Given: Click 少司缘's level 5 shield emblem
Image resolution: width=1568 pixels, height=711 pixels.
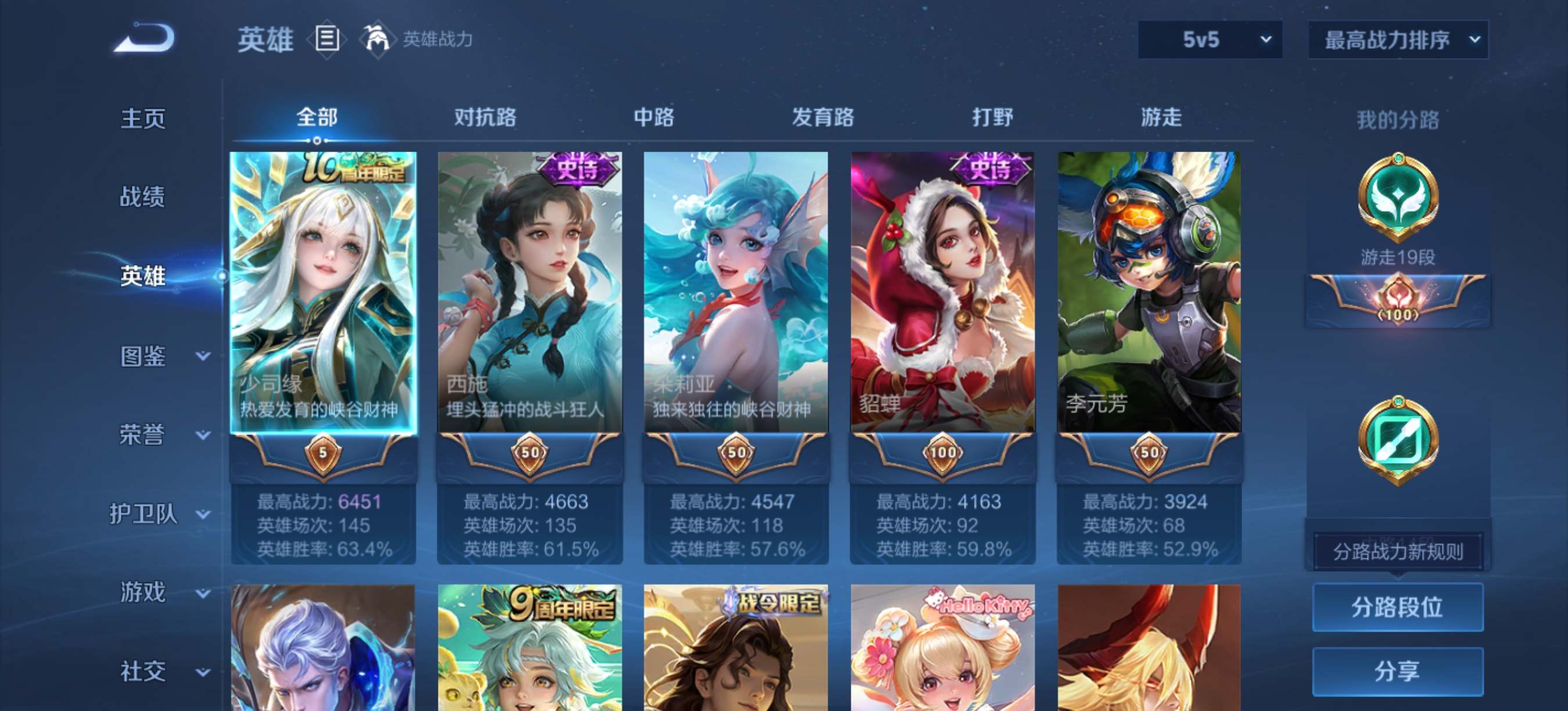Looking at the screenshot, I should click(x=323, y=454).
